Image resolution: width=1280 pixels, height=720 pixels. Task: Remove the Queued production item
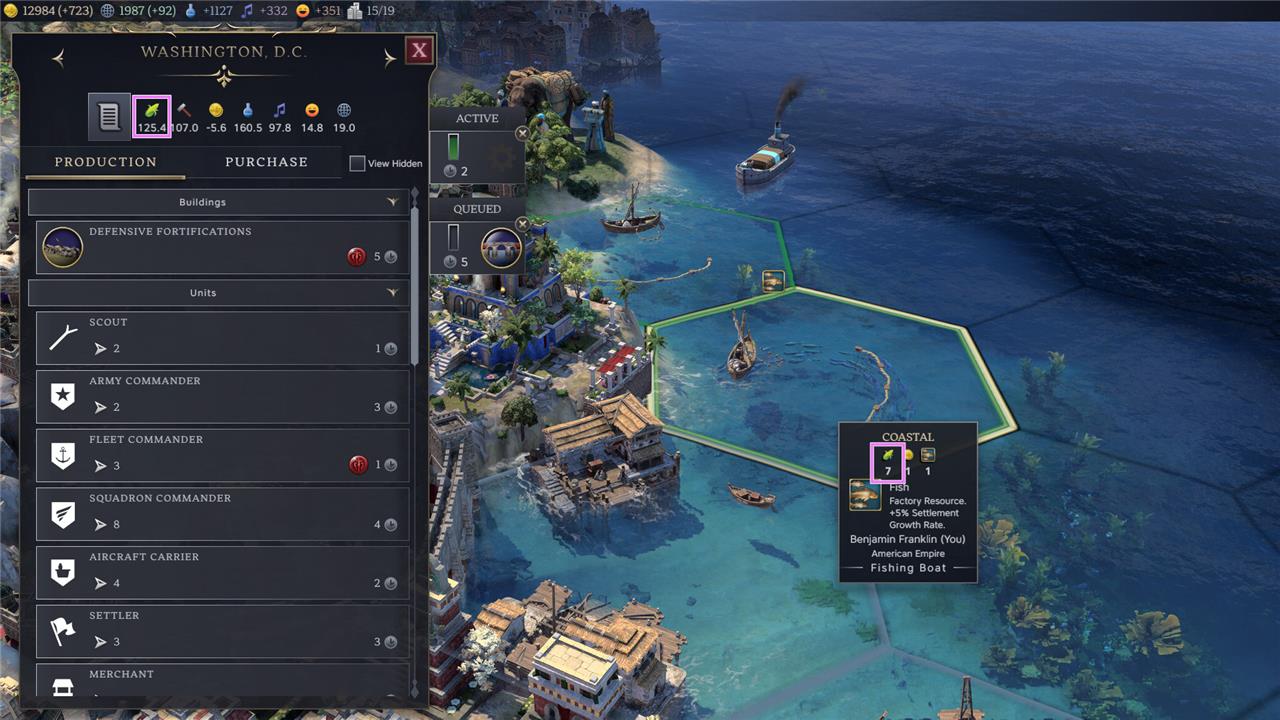click(522, 223)
